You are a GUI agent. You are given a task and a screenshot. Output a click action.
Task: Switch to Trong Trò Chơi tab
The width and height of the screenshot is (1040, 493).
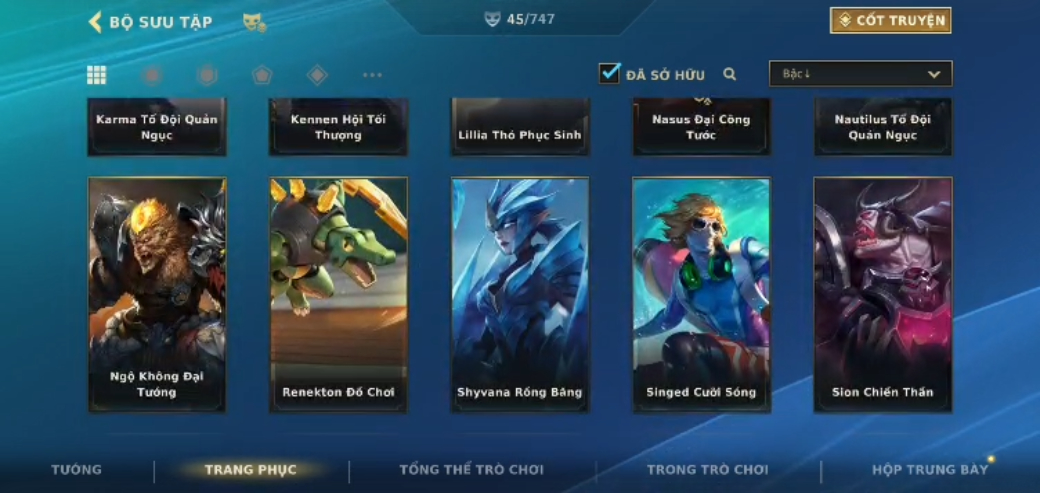707,470
